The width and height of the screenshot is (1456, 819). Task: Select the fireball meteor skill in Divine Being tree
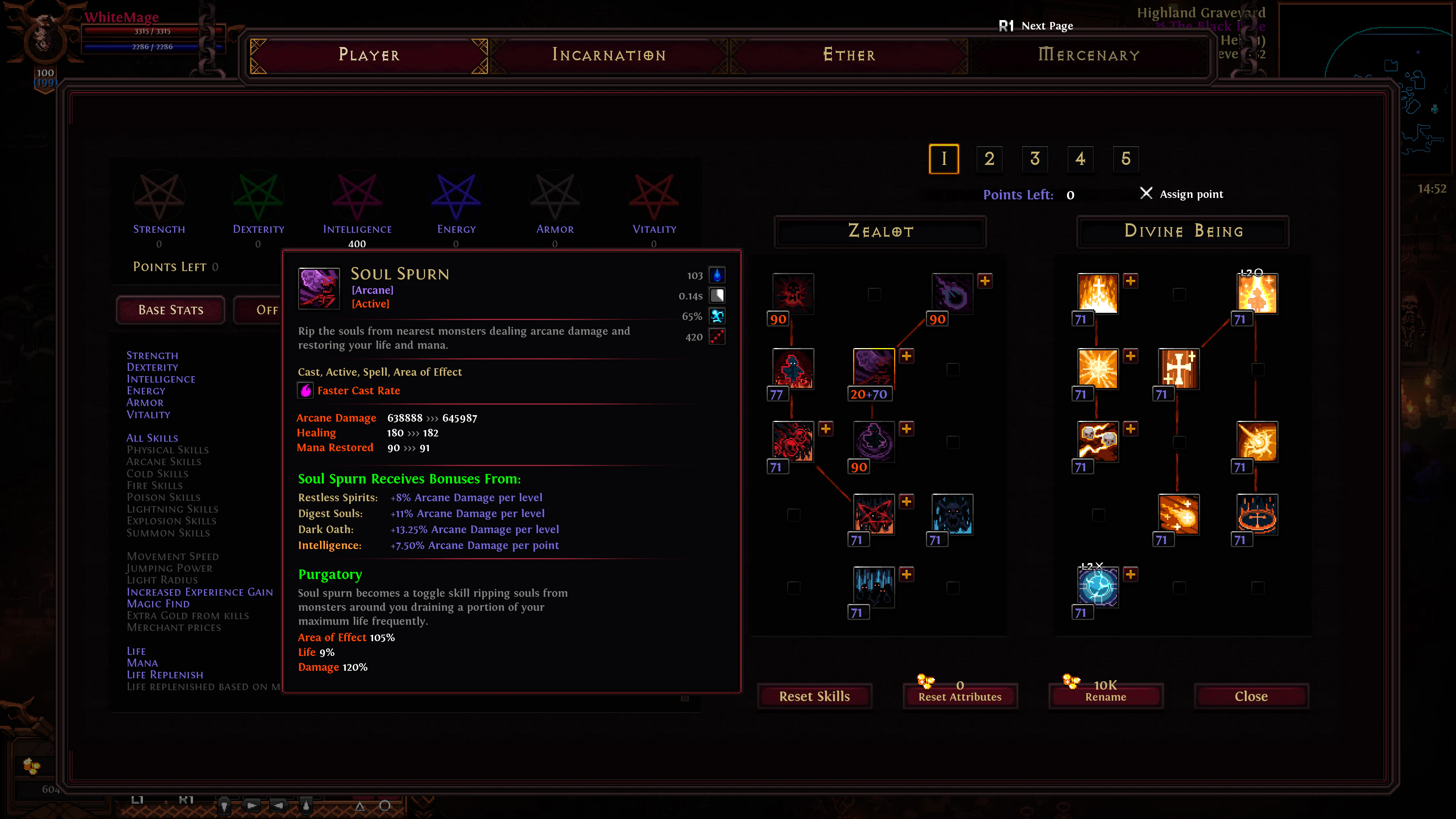click(x=1180, y=515)
